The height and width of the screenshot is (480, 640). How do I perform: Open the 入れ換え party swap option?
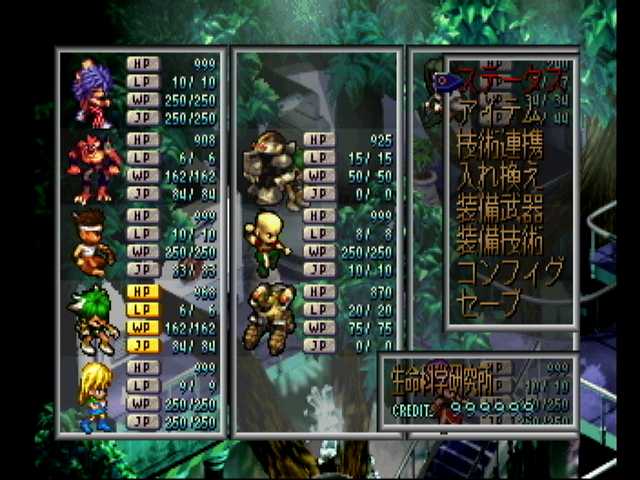[499, 178]
